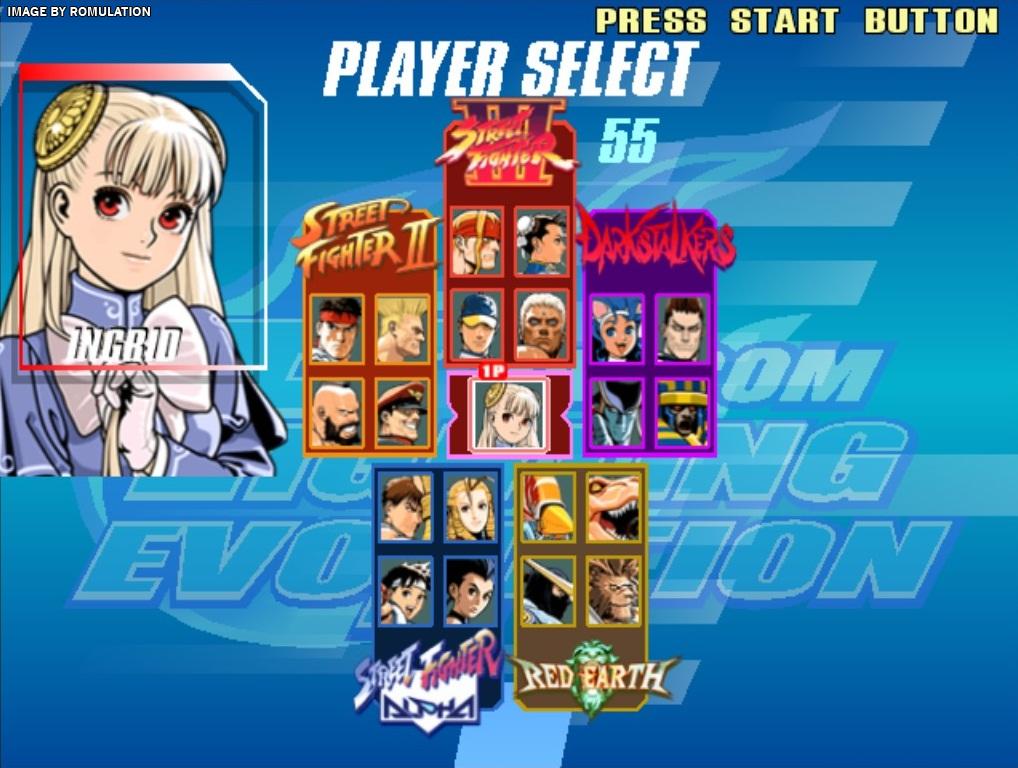Choose Guile from Street Fighter II
This screenshot has width=1018, height=768.
tap(402, 328)
